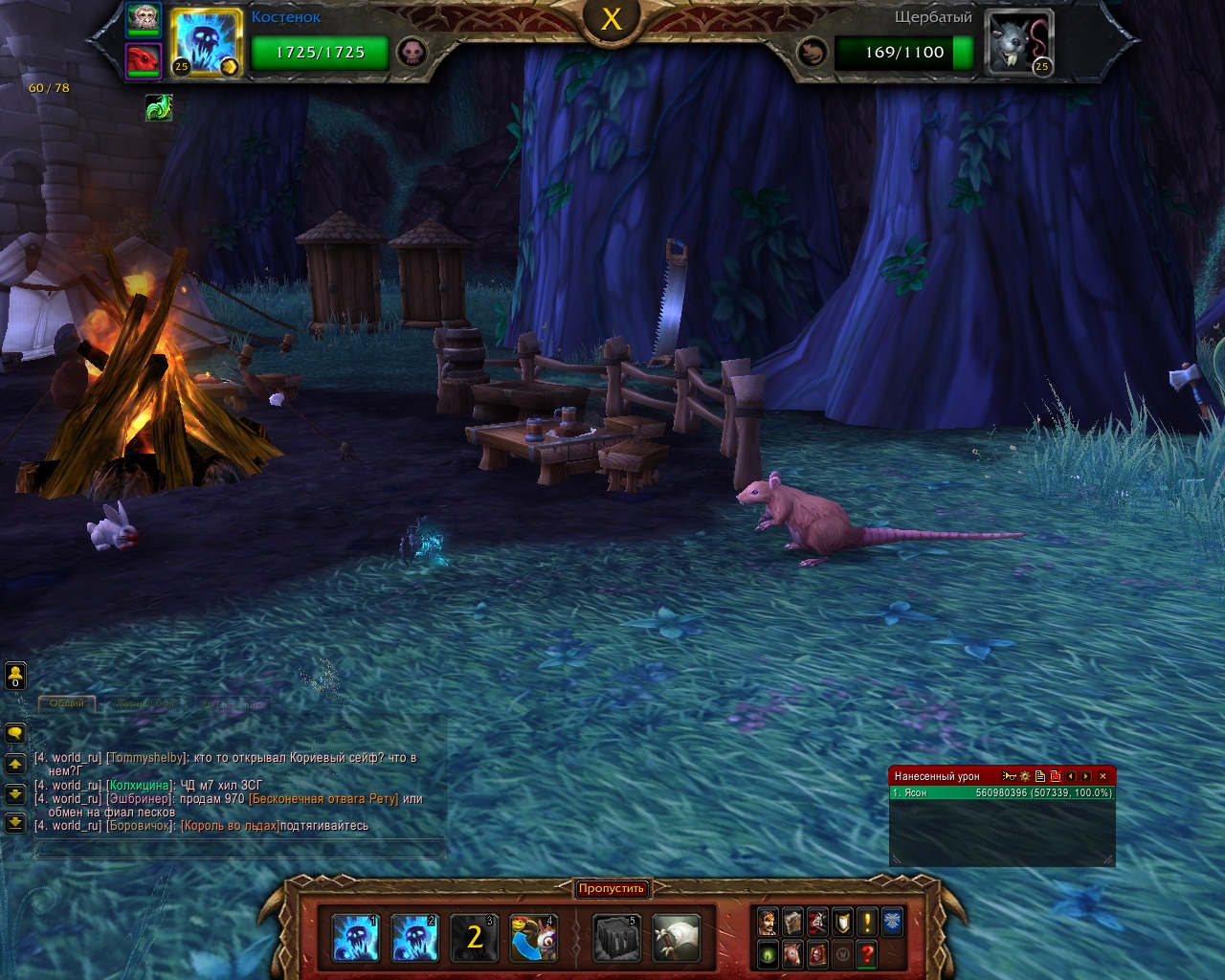Select the Костенок active pet portrait
This screenshot has width=1225, height=980.
[x=206, y=43]
